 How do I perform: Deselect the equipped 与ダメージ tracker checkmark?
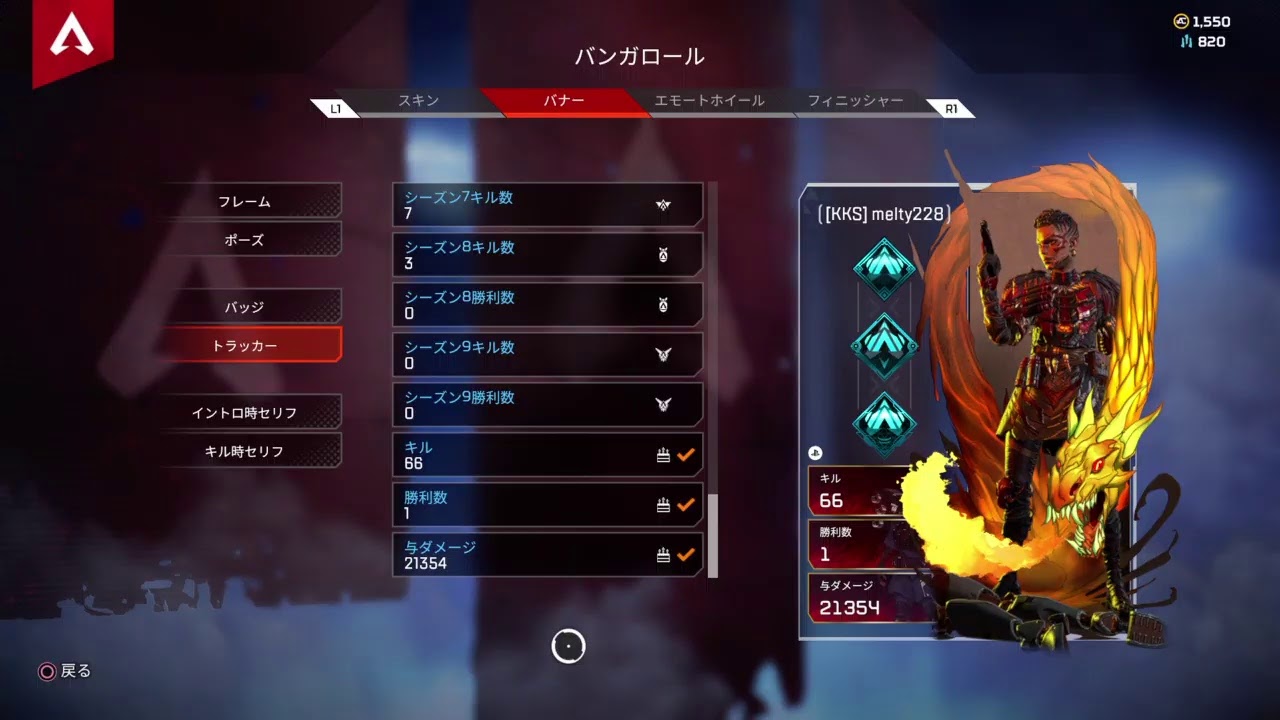click(684, 552)
